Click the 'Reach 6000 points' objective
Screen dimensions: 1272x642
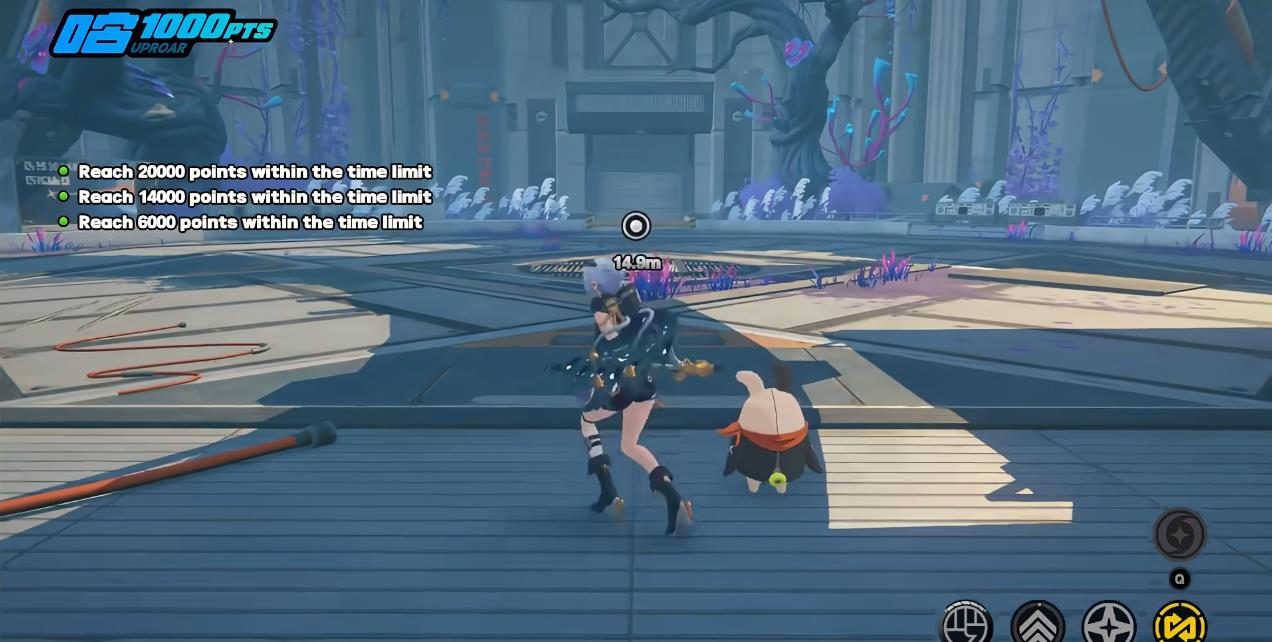[x=250, y=222]
